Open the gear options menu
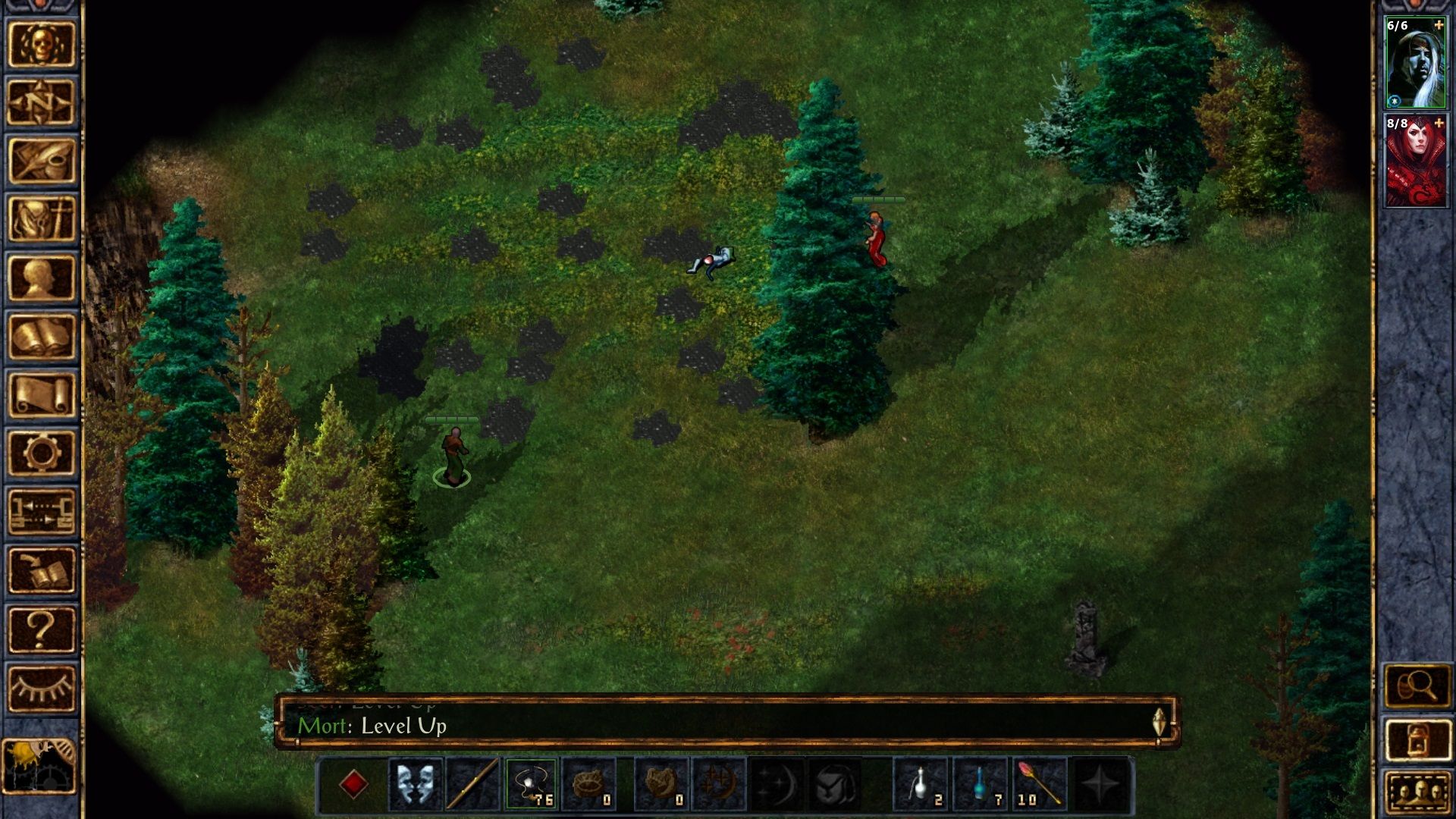 [x=41, y=453]
